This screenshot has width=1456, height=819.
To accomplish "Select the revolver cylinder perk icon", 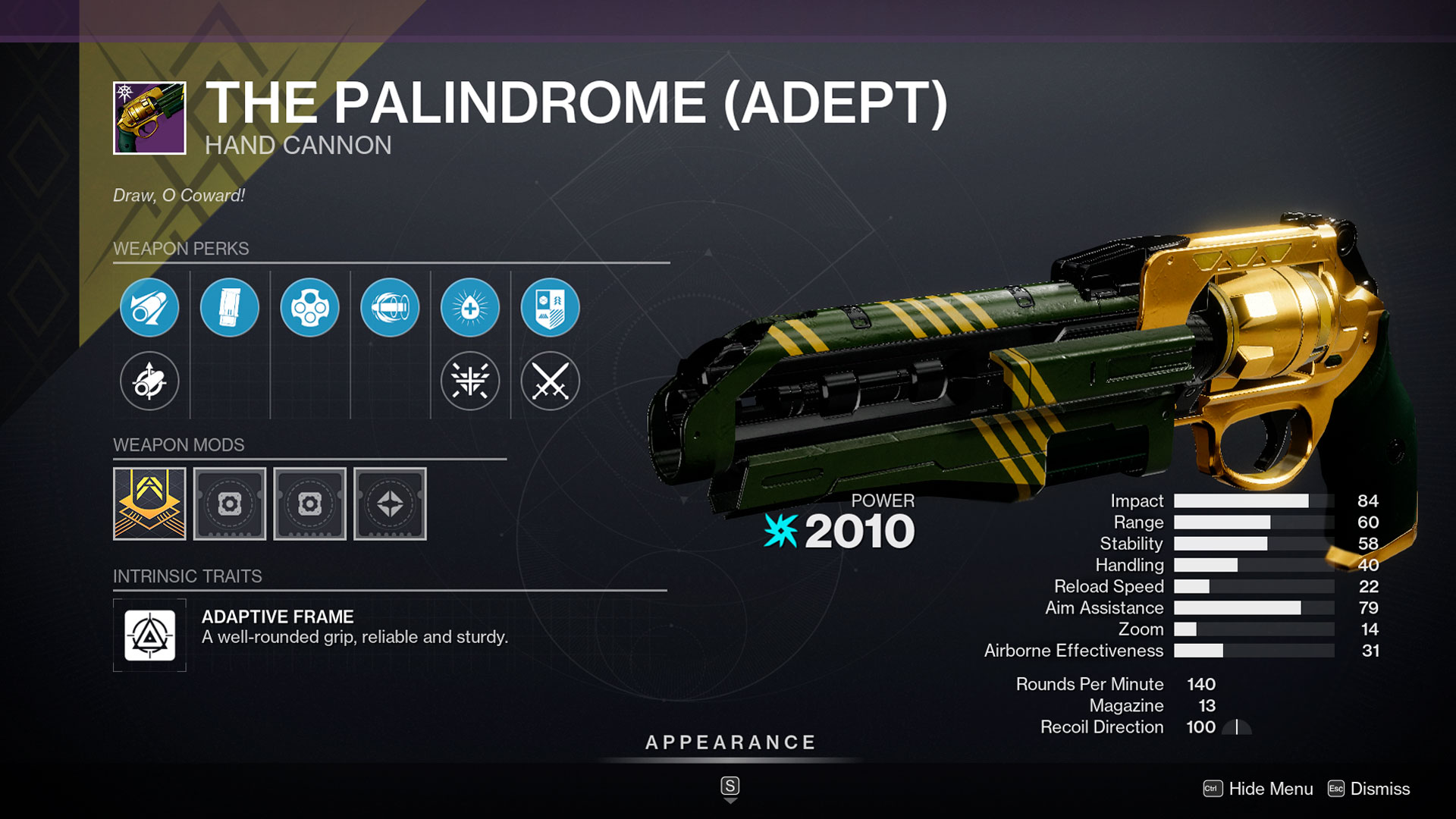I will (309, 308).
